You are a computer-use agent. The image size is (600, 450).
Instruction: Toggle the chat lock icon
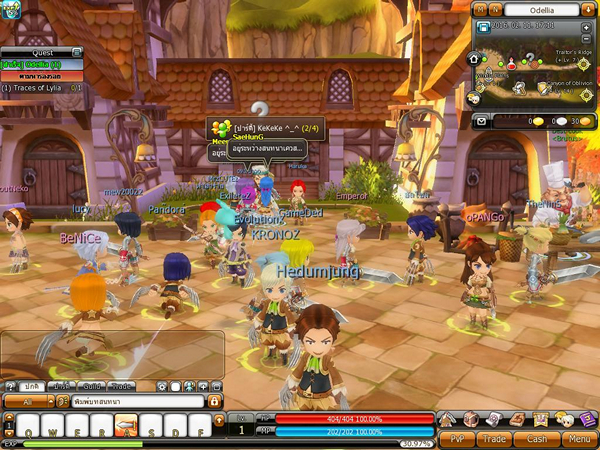click(214, 401)
